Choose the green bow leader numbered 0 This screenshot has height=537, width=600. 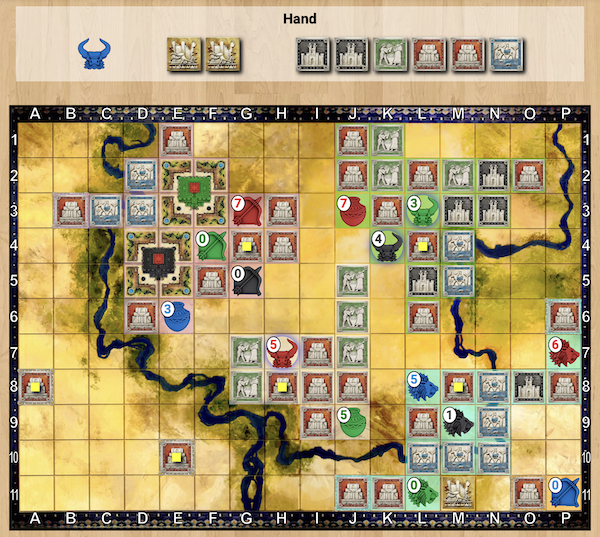(x=211, y=246)
